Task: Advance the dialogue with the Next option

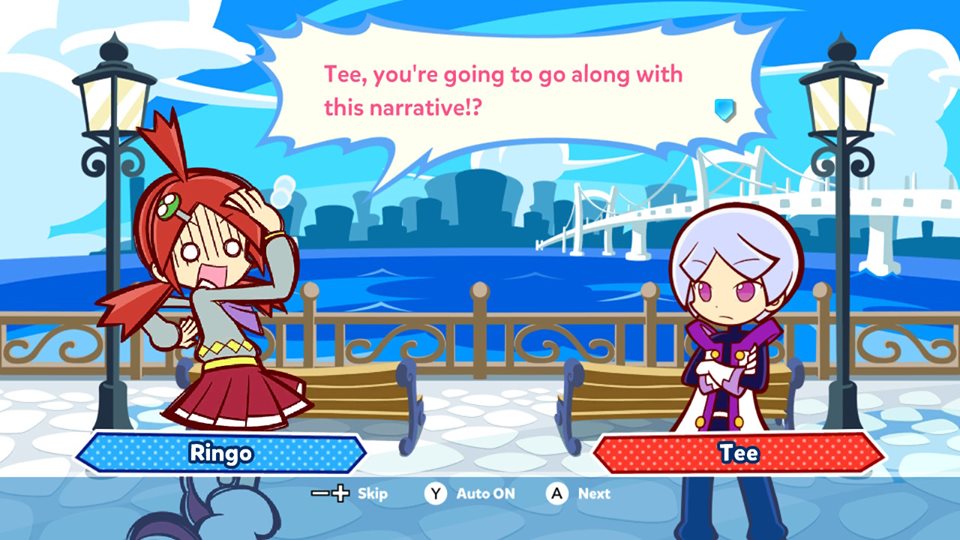Action: pyautogui.click(x=578, y=494)
